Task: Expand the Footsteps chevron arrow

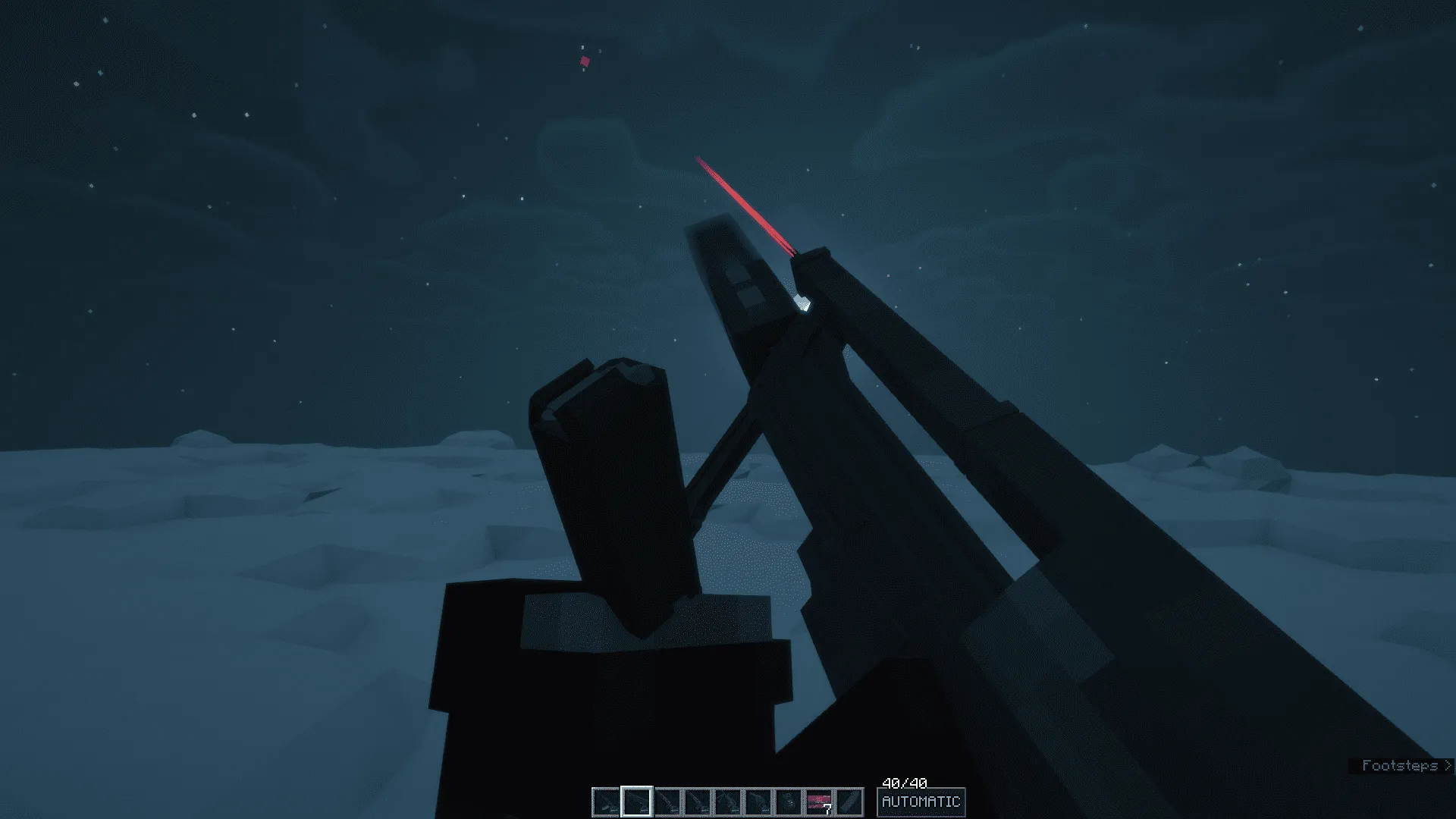Action: point(1448,765)
